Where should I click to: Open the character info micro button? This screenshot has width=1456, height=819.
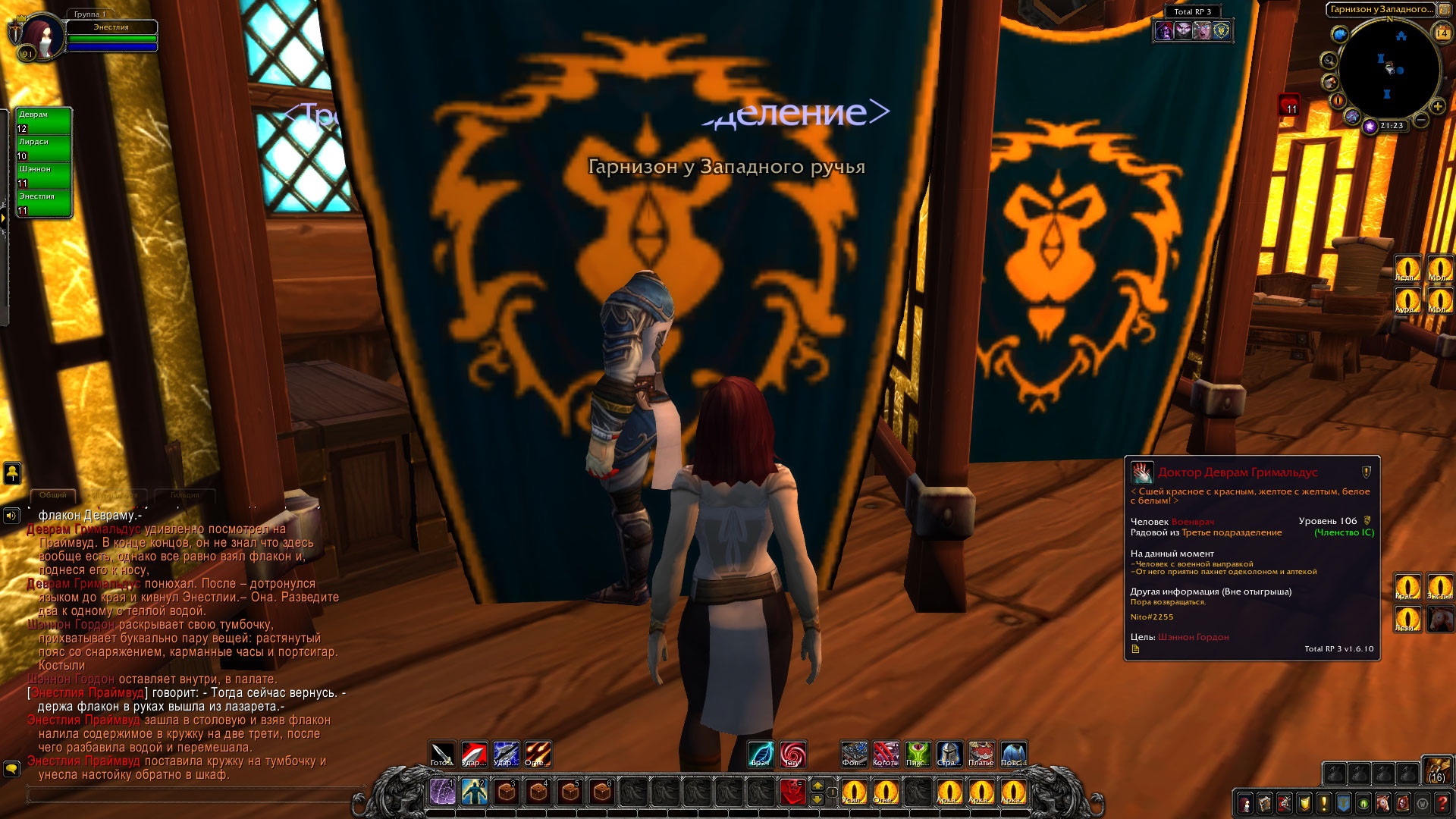point(1244,803)
